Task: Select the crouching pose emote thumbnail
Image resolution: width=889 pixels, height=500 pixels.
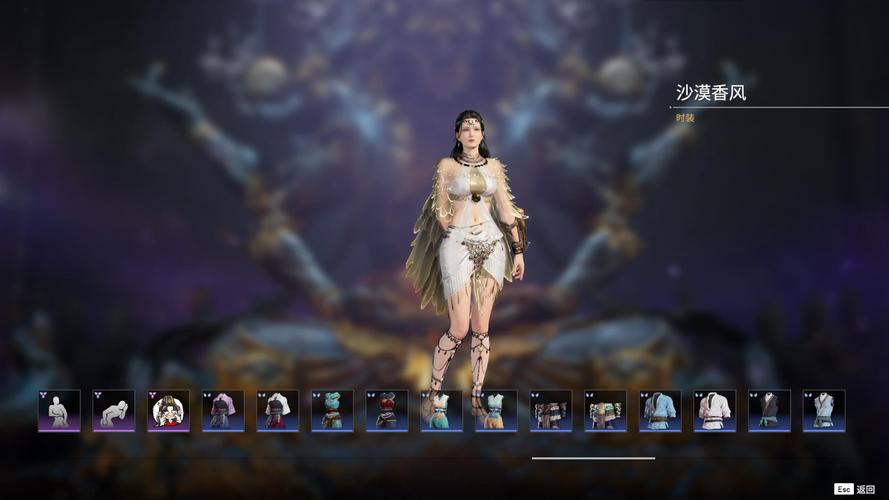Action: (114, 411)
